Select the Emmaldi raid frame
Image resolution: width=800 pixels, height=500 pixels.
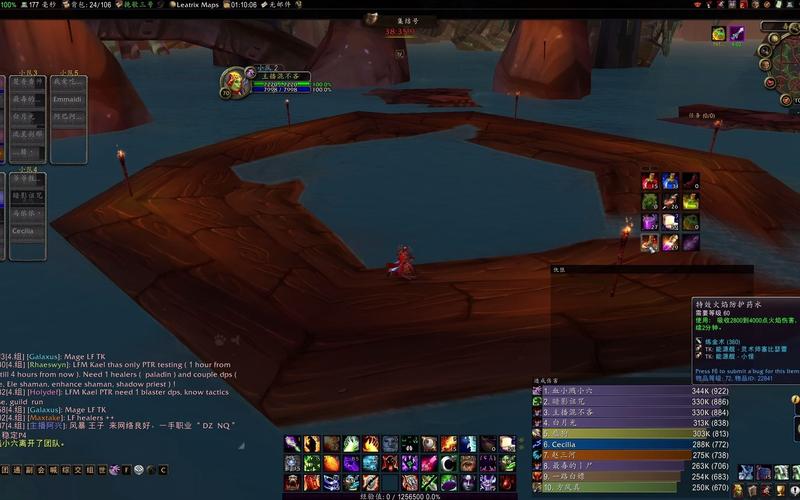[69, 99]
